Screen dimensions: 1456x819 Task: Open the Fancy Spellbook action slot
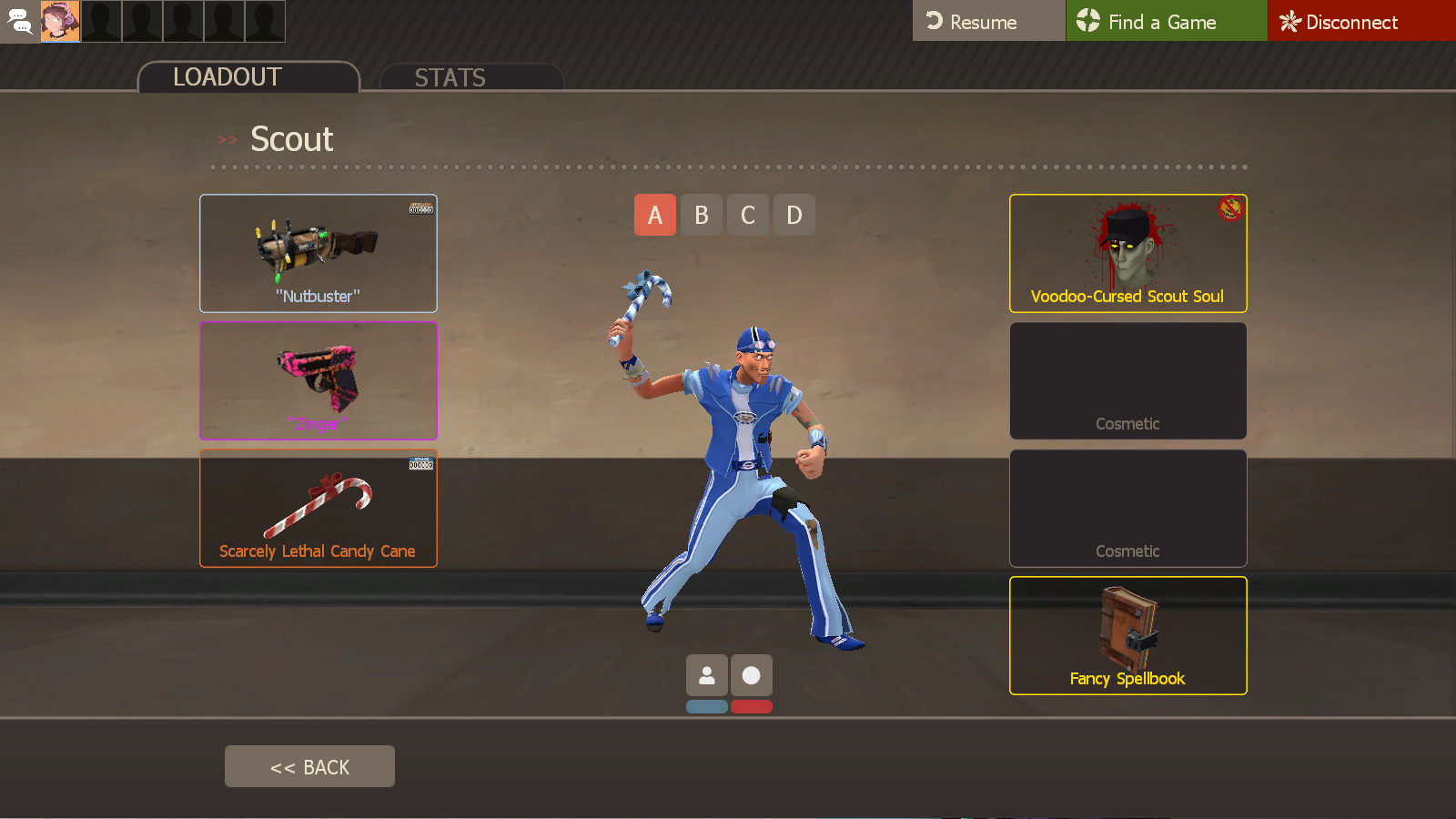coord(1127,635)
